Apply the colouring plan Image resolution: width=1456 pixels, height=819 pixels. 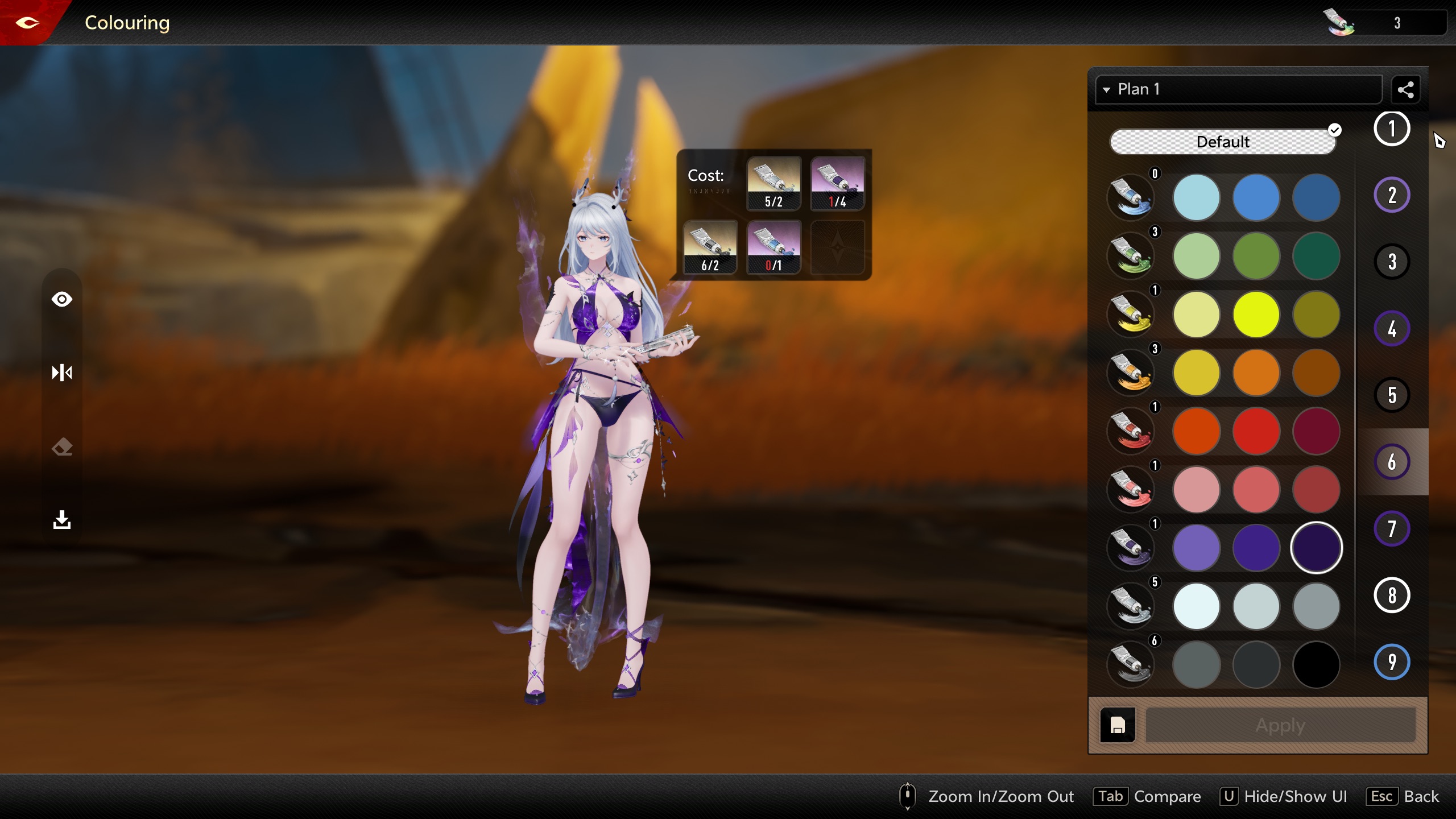pyautogui.click(x=1280, y=725)
